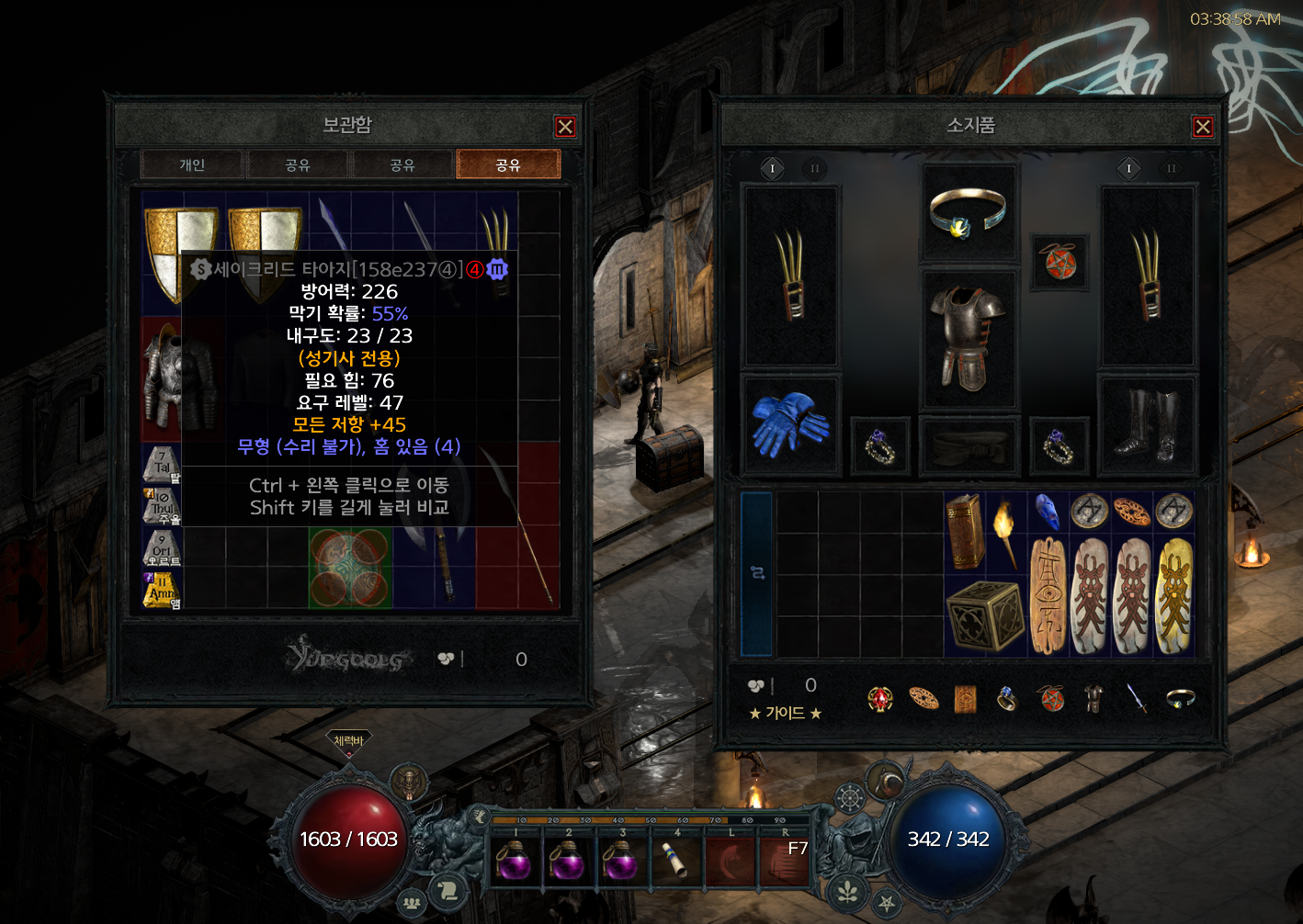
Task: Select the golden Amn rune
Action: pyautogui.click(x=162, y=590)
